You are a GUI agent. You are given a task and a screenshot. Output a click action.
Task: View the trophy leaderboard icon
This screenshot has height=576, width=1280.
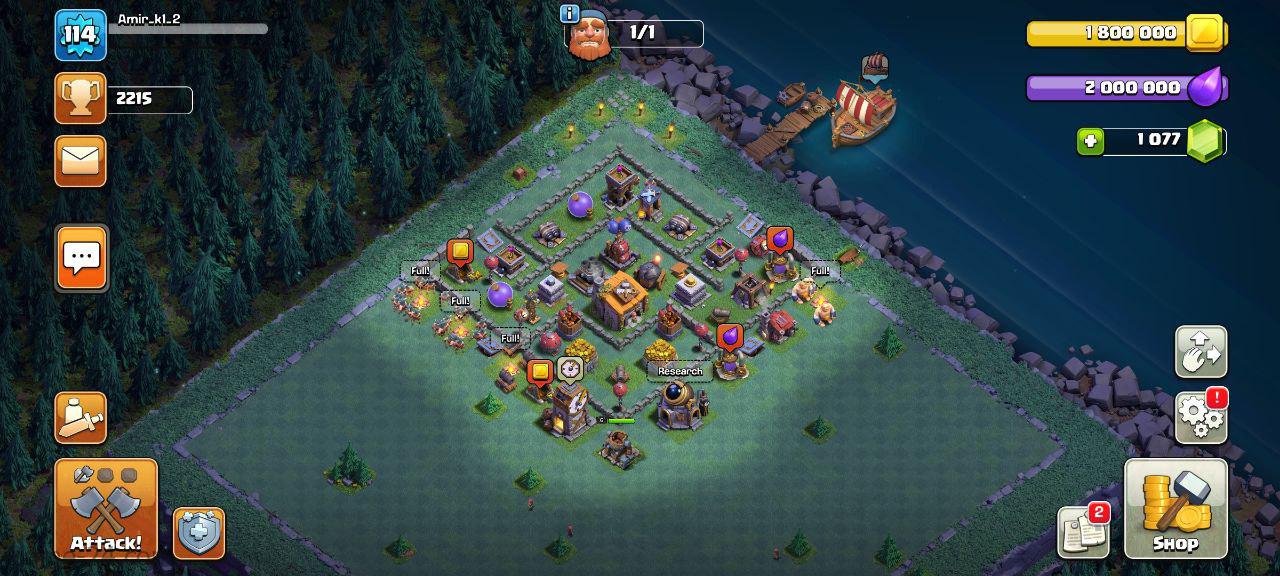[81, 98]
